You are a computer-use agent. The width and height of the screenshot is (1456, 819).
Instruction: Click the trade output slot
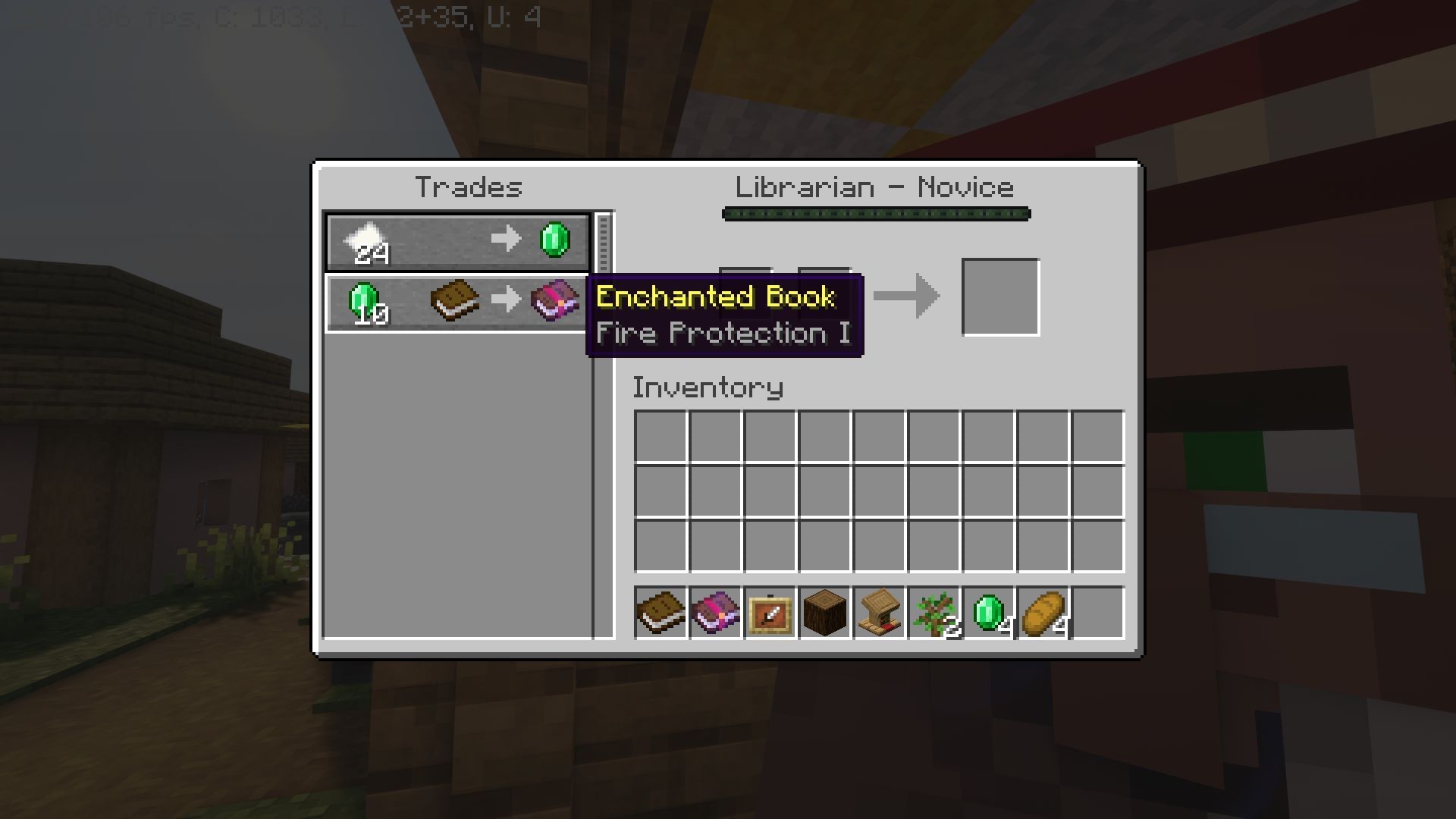point(1000,296)
